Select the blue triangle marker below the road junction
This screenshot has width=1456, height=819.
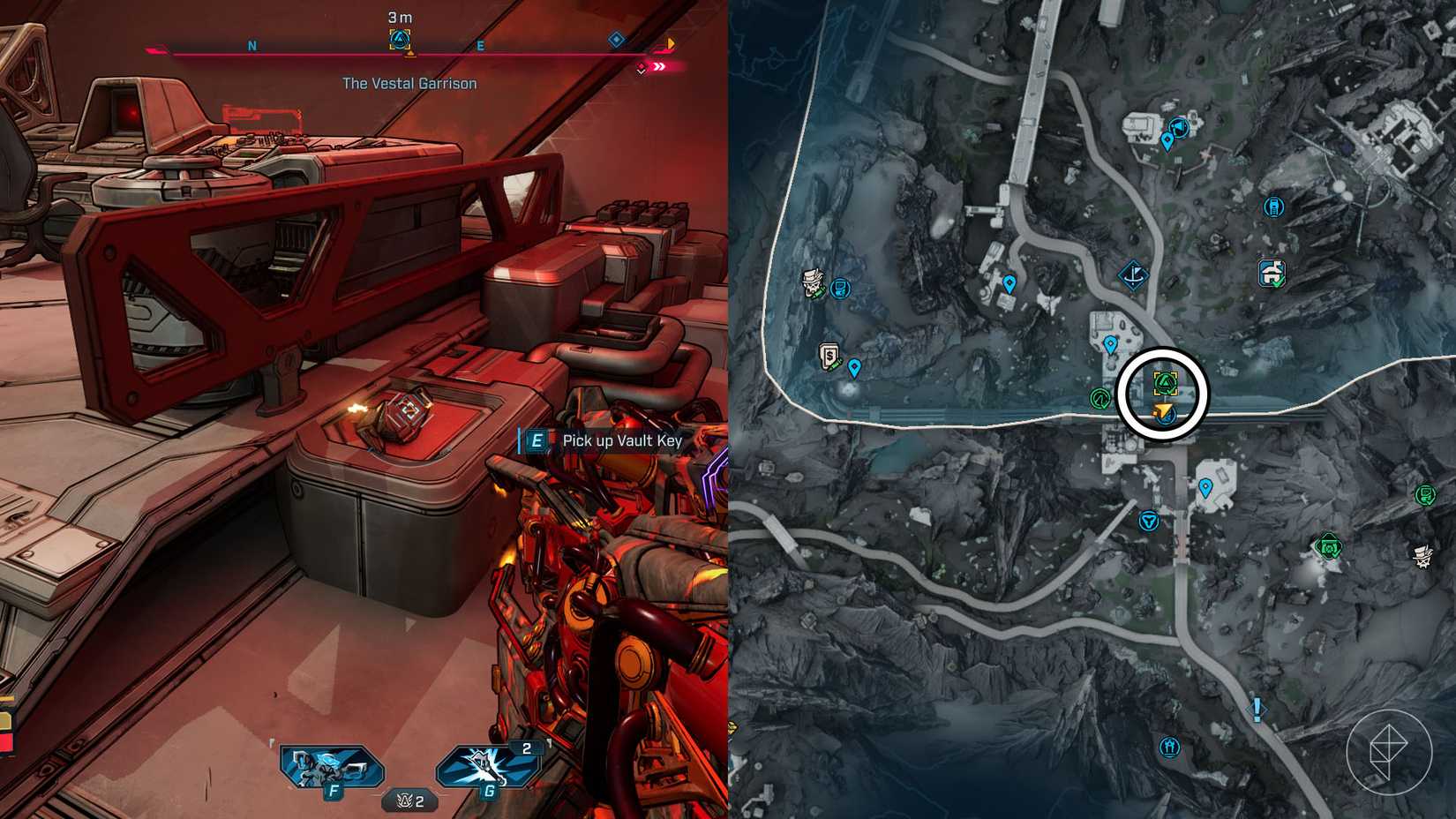point(1149,521)
